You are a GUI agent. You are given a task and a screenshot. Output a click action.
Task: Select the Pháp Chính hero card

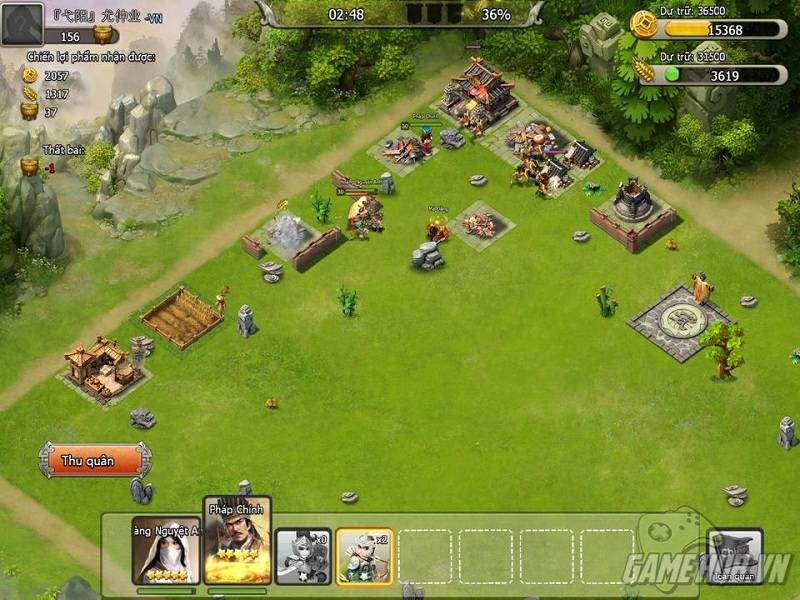237,545
